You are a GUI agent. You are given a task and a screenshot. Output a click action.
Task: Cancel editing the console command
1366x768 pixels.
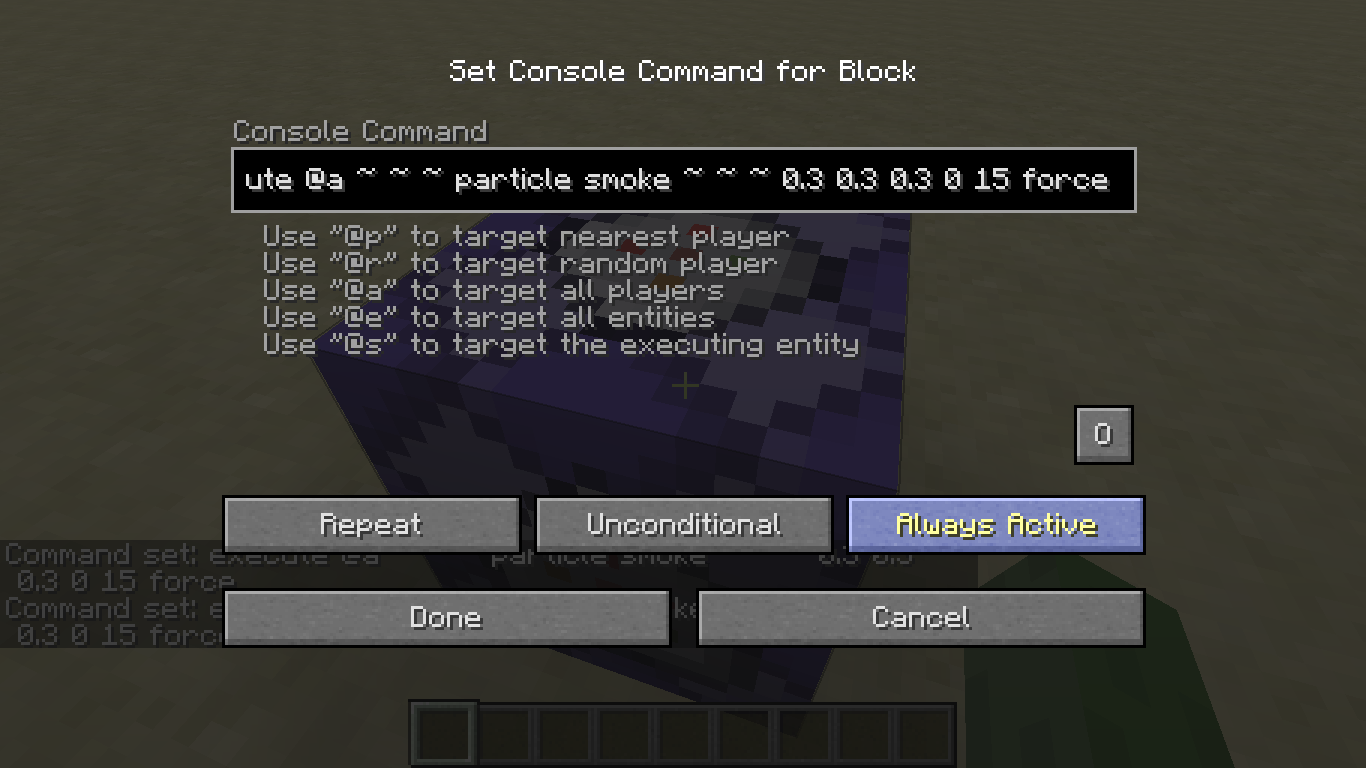click(920, 617)
